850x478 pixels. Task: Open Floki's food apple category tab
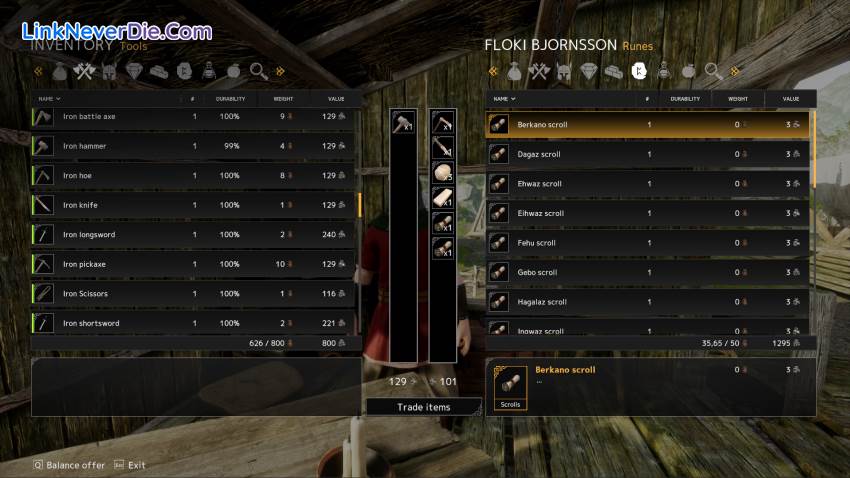(689, 71)
